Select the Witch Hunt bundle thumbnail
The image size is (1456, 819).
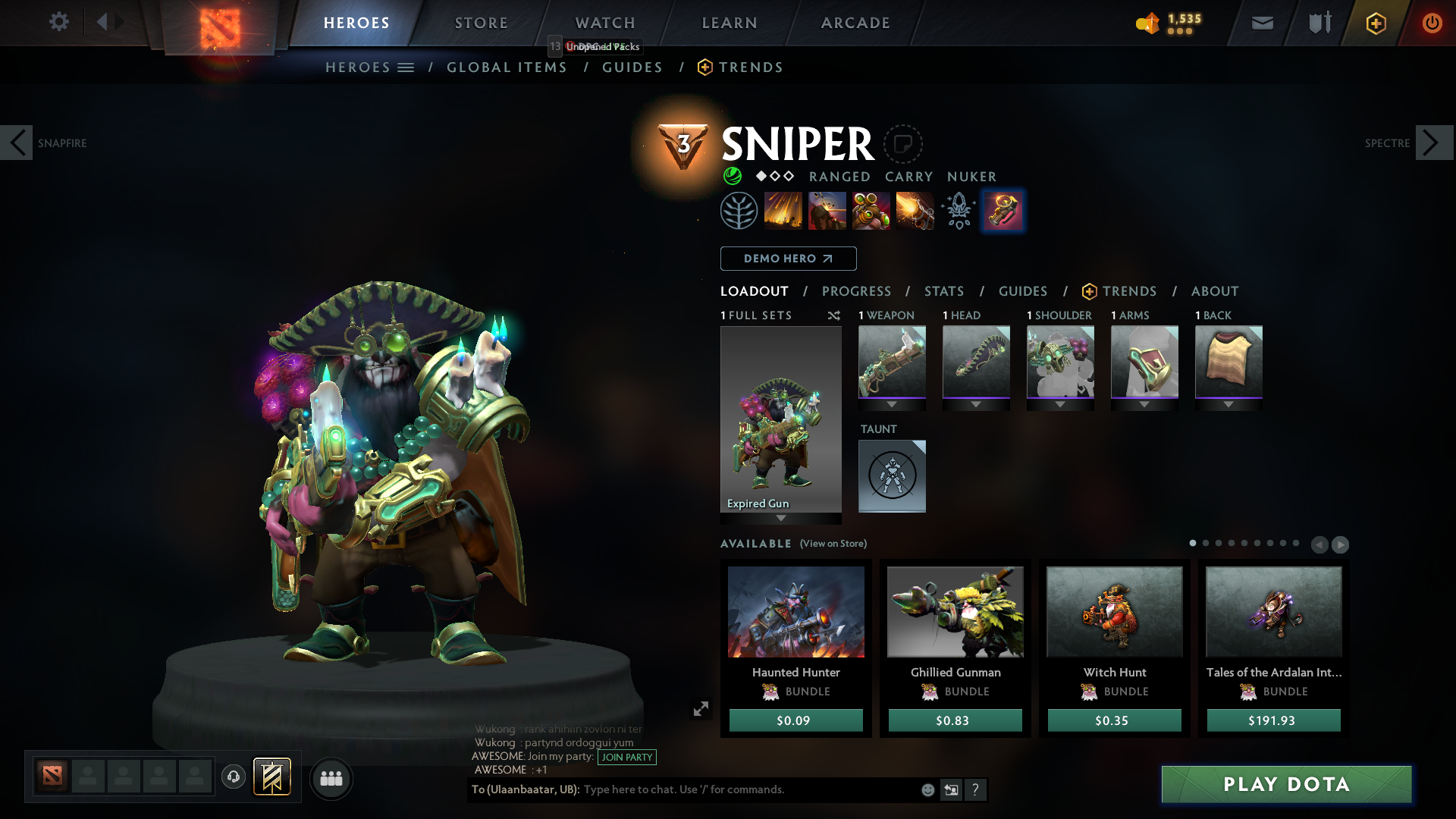[1113, 611]
